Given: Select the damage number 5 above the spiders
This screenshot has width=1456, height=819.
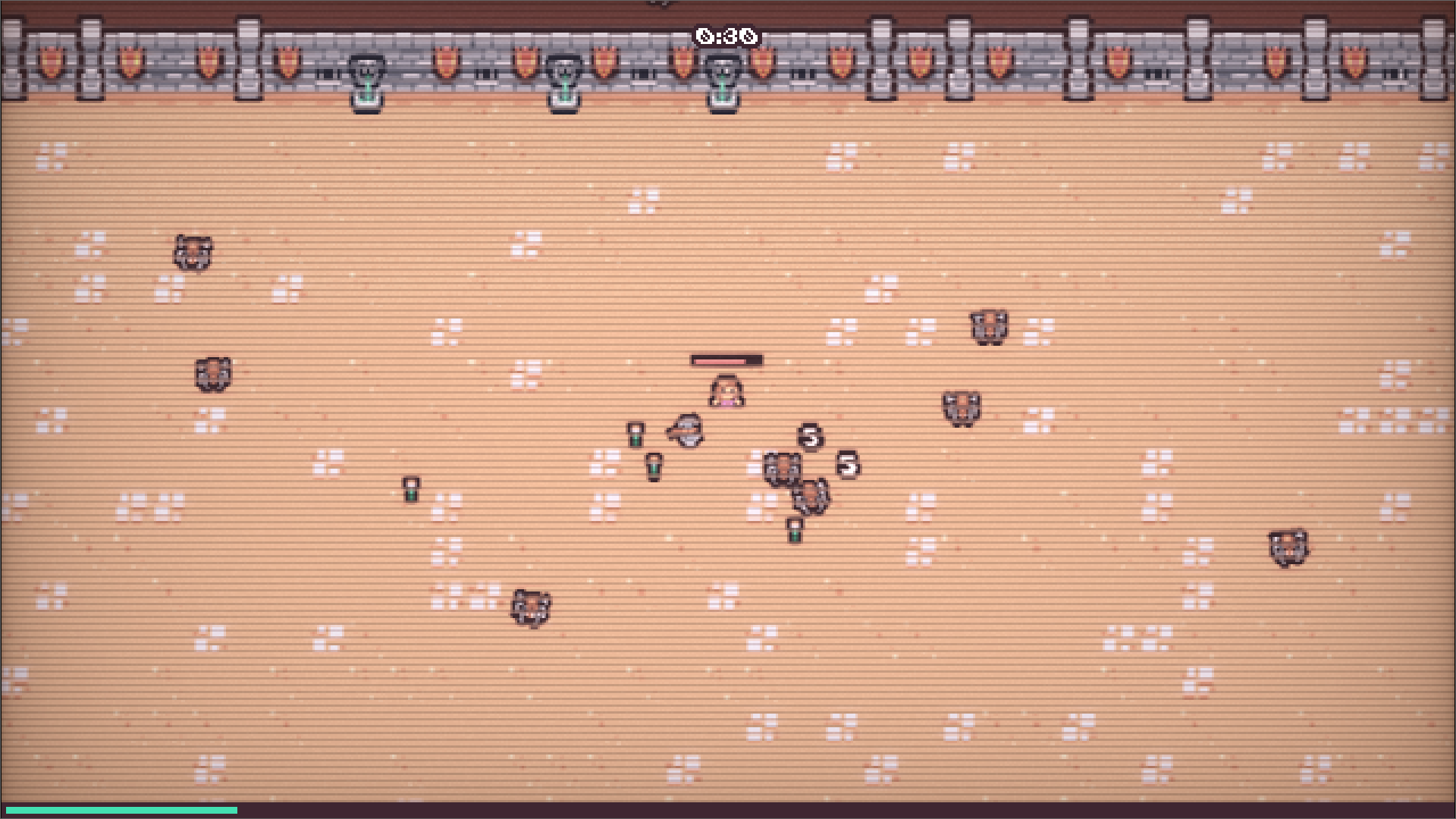Looking at the screenshot, I should (808, 437).
